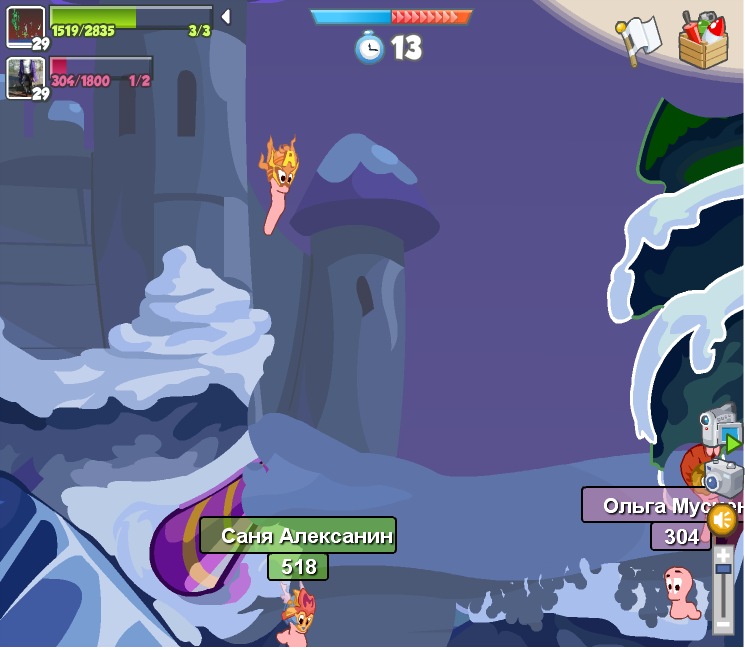
Task: Select the green team player avatar
Action: [x=26, y=25]
